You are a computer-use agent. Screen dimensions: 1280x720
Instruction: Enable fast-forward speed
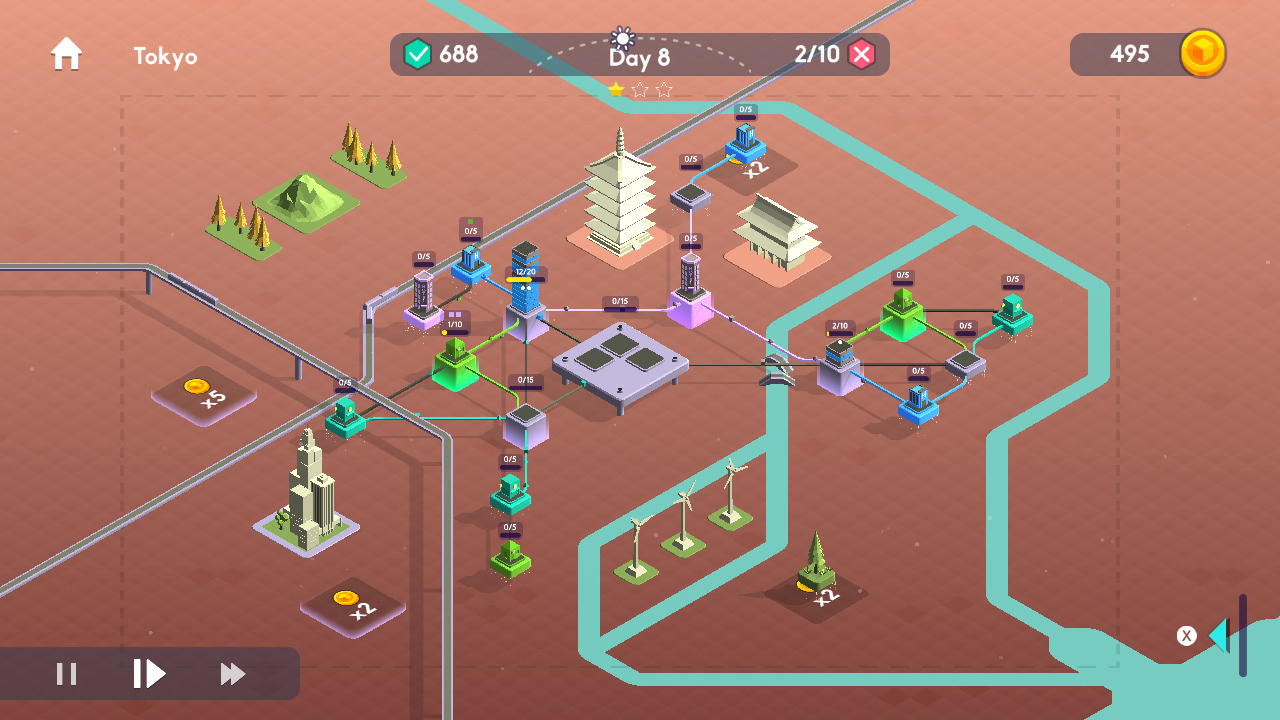[231, 674]
